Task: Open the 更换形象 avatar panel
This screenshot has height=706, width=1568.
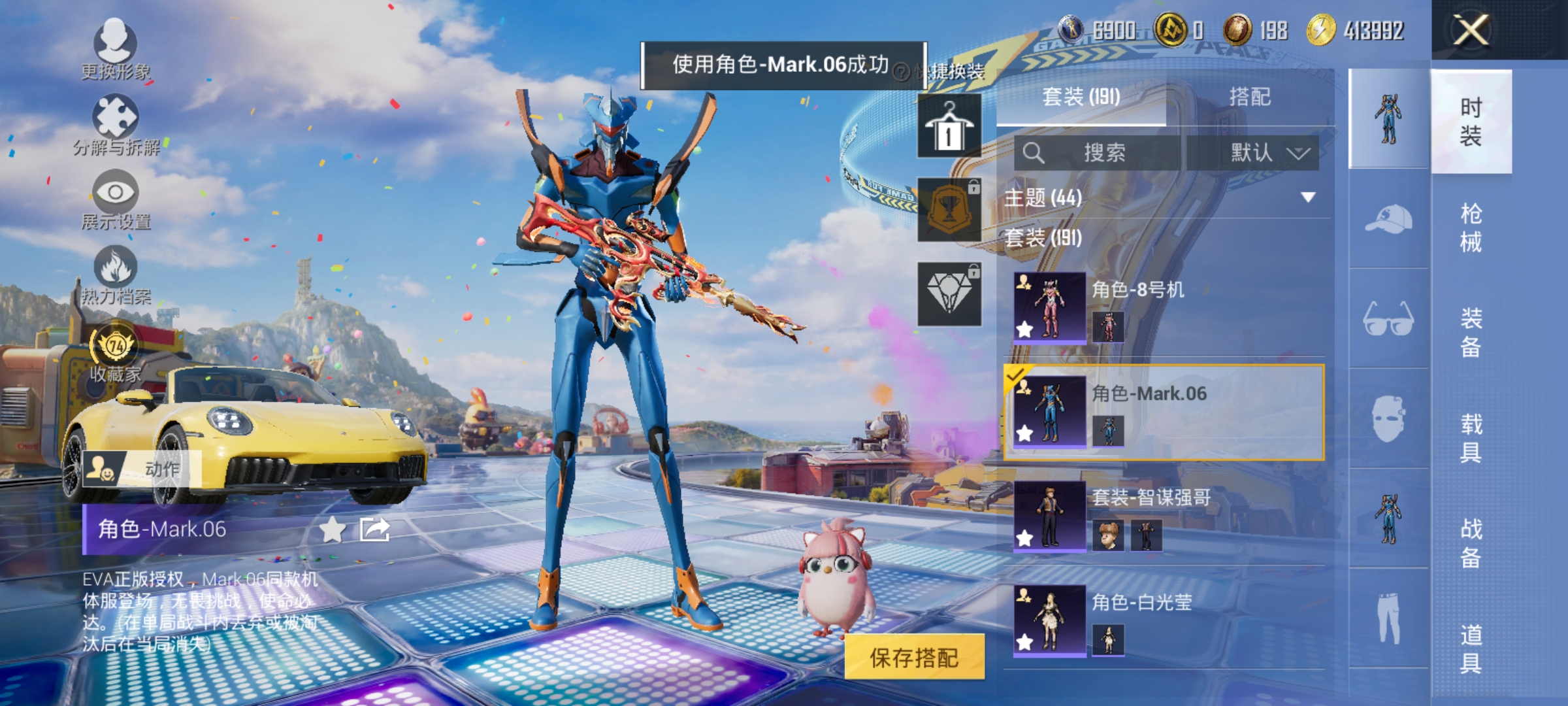Action: pyautogui.click(x=116, y=49)
